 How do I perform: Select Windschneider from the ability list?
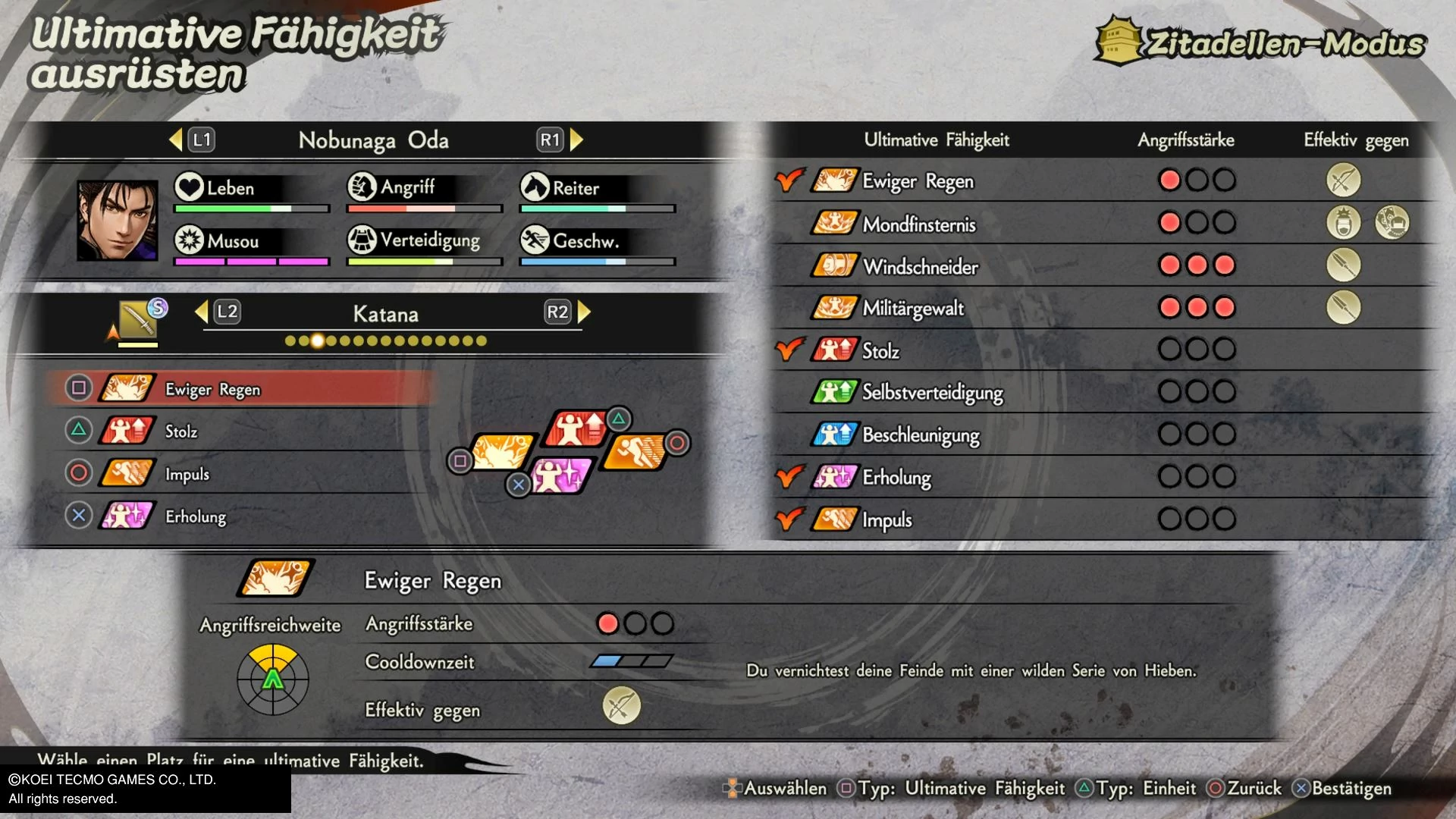(920, 266)
